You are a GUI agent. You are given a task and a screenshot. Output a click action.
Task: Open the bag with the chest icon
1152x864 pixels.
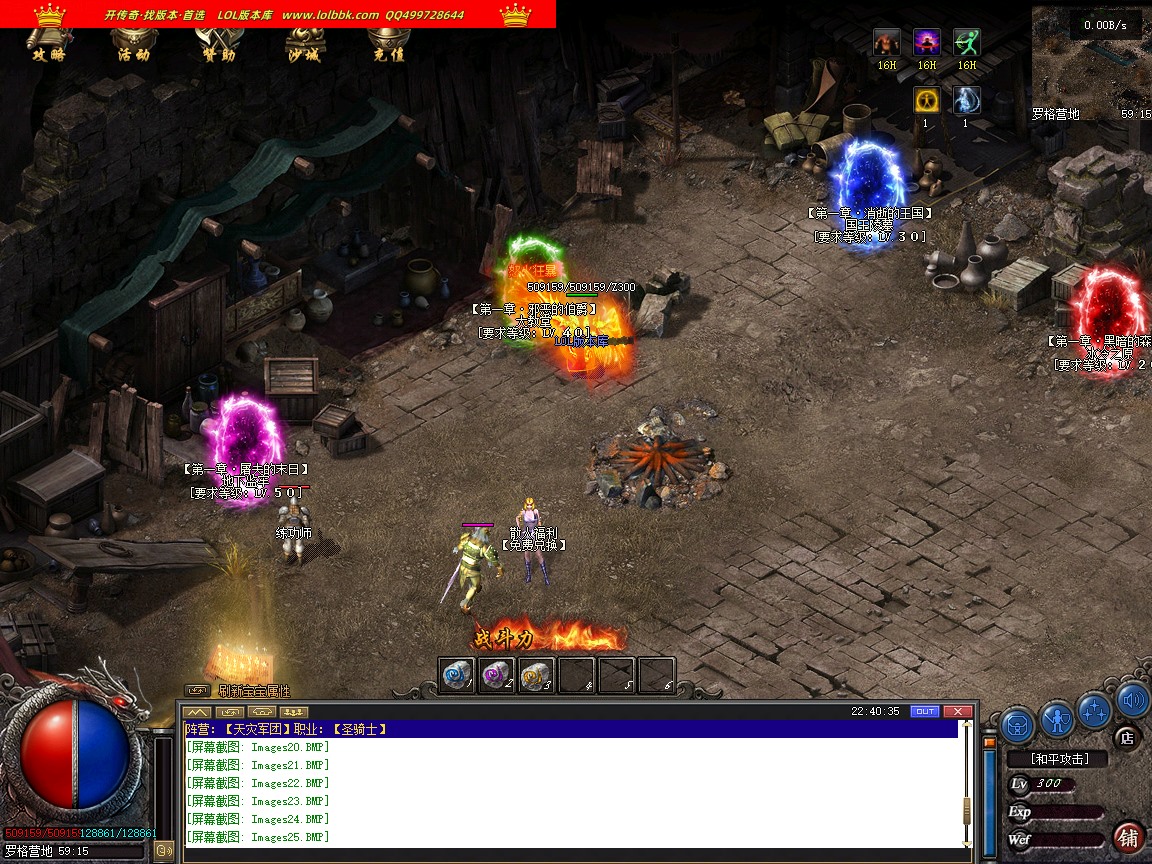click(x=1018, y=722)
